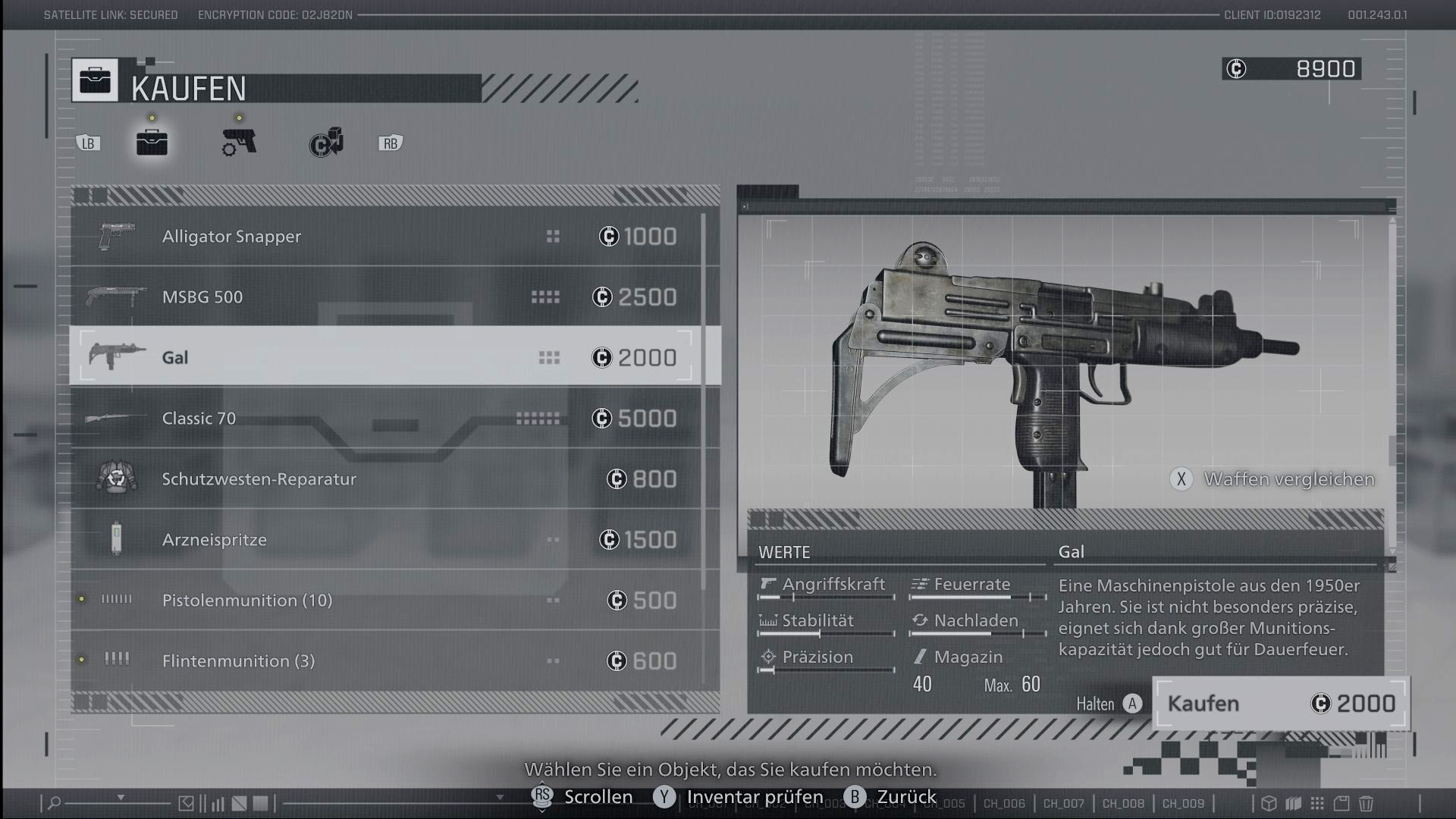1456x819 pixels.
Task: Choose Flintenmunition (3) ammo entry
Action: click(x=387, y=661)
